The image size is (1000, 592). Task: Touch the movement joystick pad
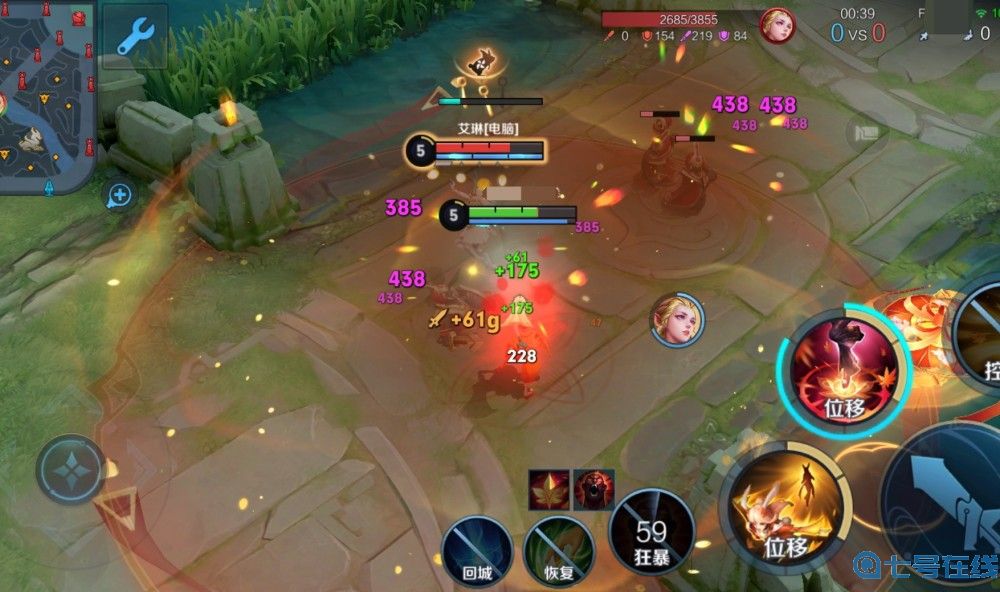point(70,469)
